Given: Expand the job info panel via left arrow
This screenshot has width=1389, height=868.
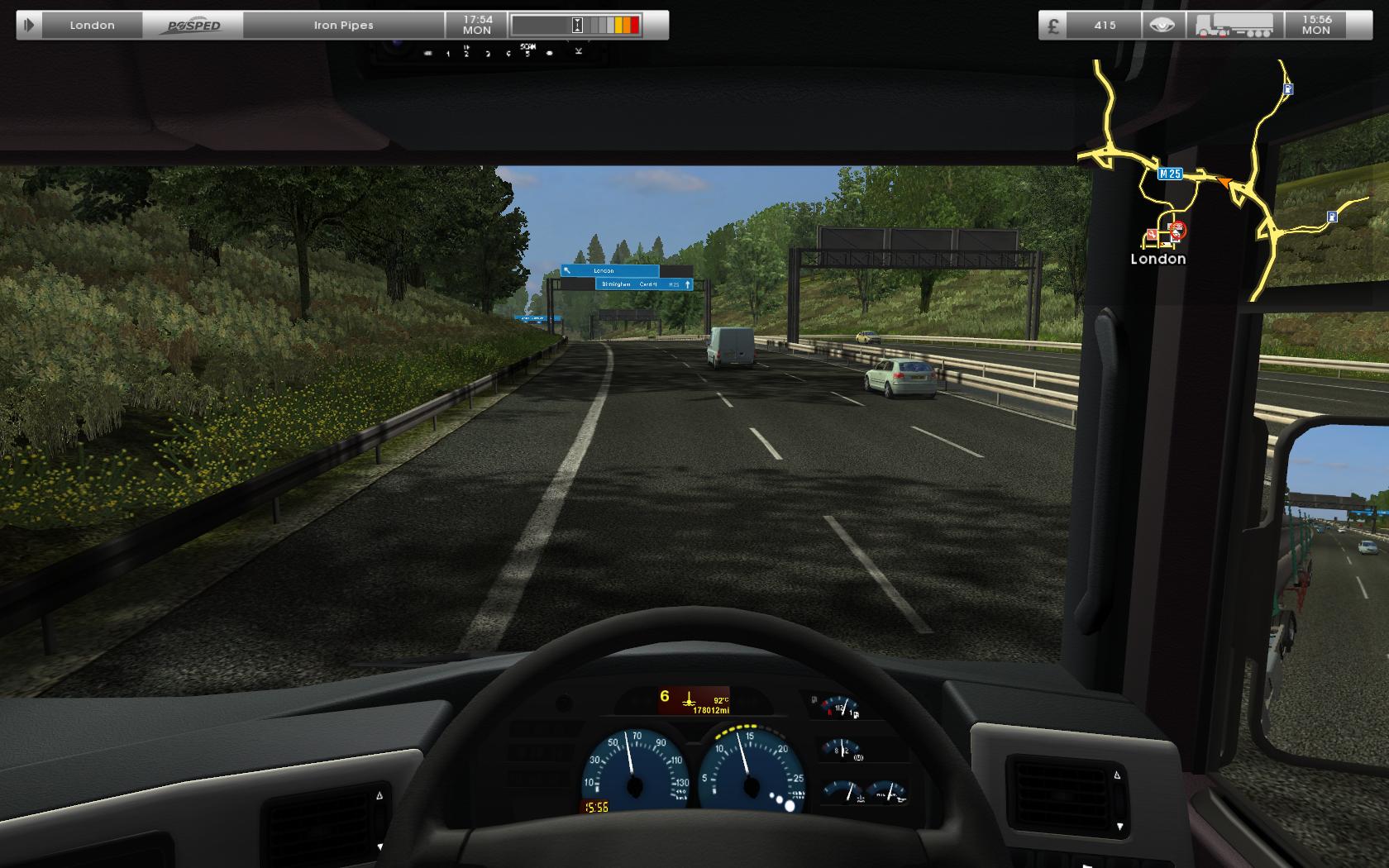Looking at the screenshot, I should tap(31, 25).
